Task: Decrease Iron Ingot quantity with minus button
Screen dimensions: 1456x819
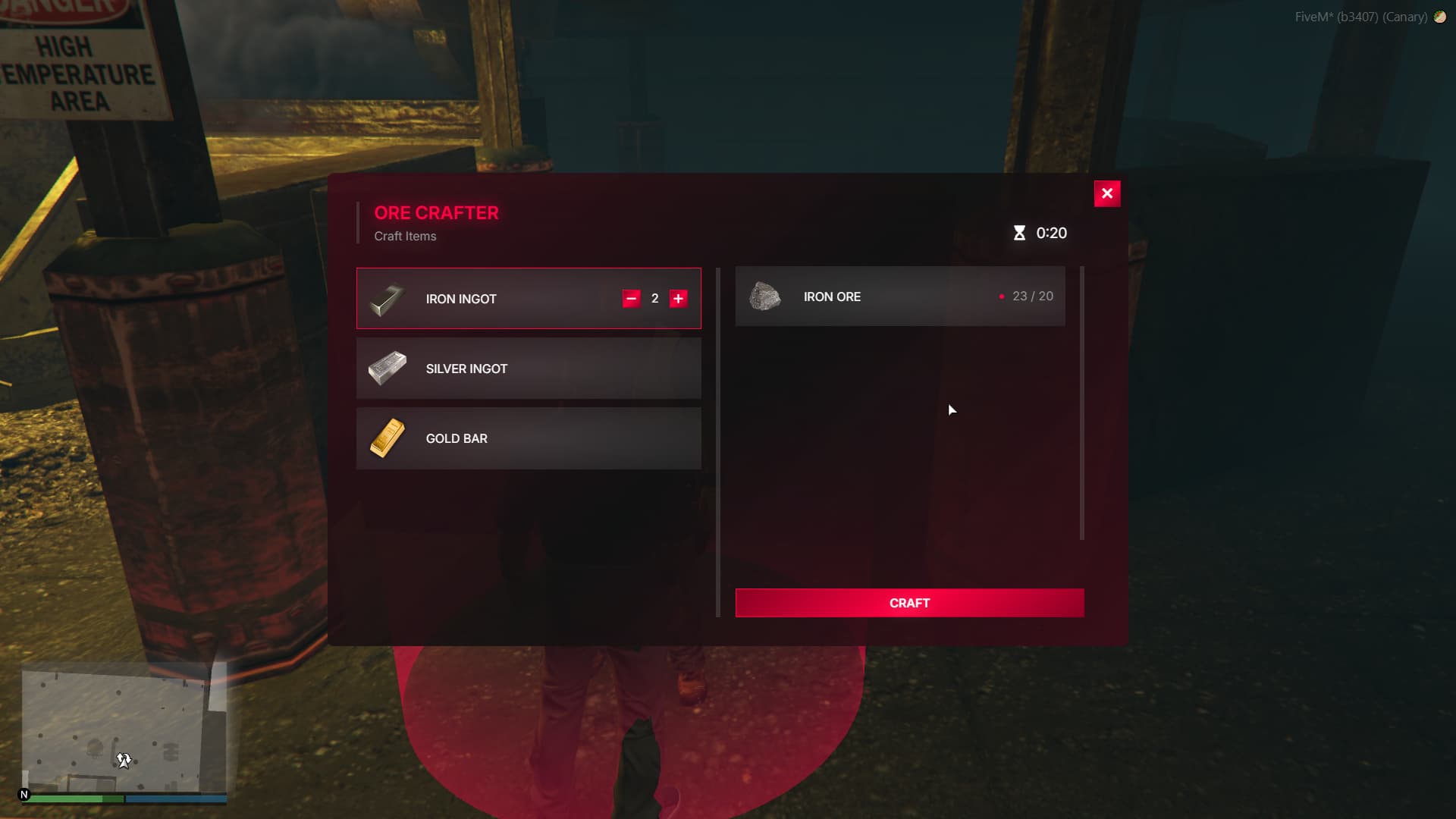Action: click(629, 299)
